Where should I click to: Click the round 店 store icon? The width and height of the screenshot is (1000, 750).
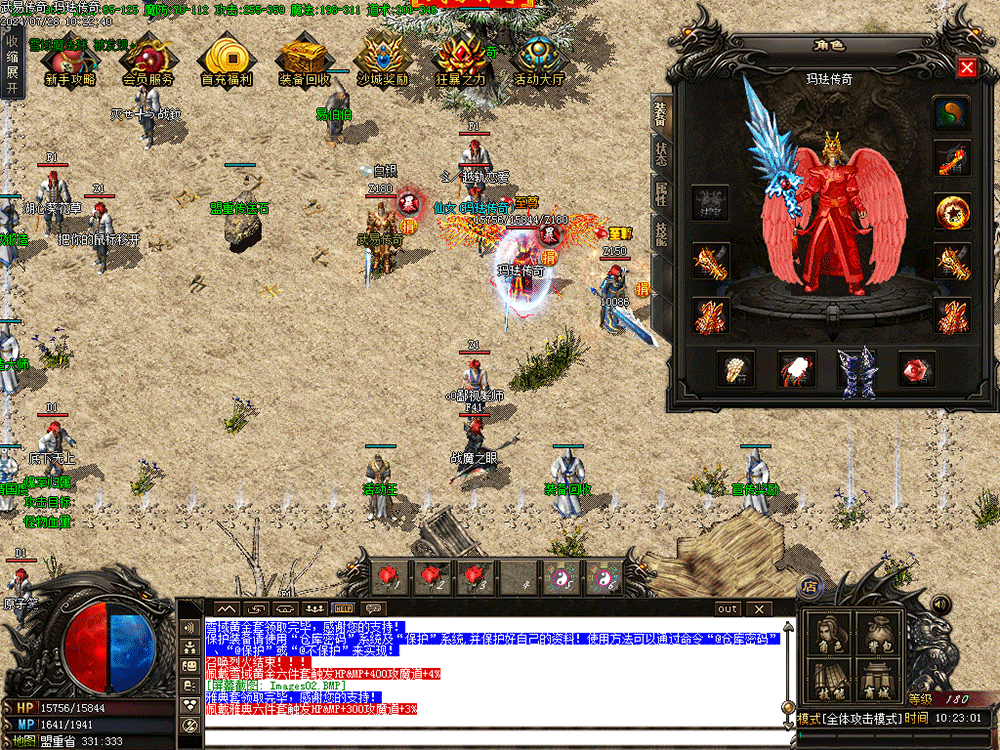pos(809,587)
